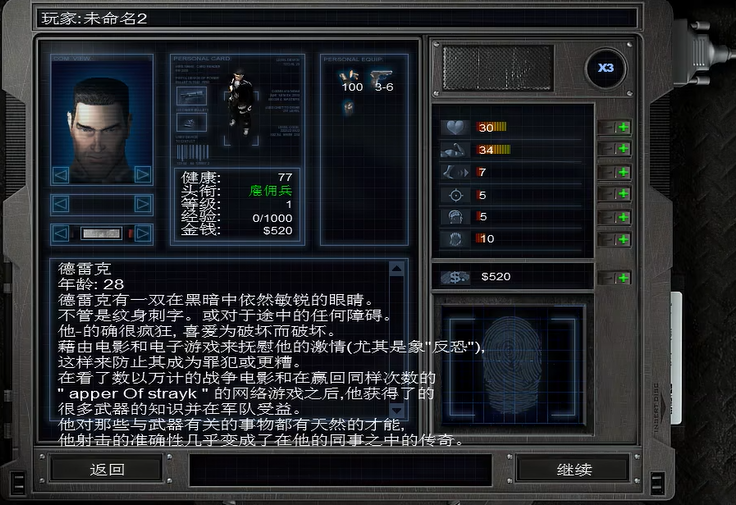Screen dimensions: 736x505
Task: Raise the headset-icon stat by one
Action: tap(622, 217)
